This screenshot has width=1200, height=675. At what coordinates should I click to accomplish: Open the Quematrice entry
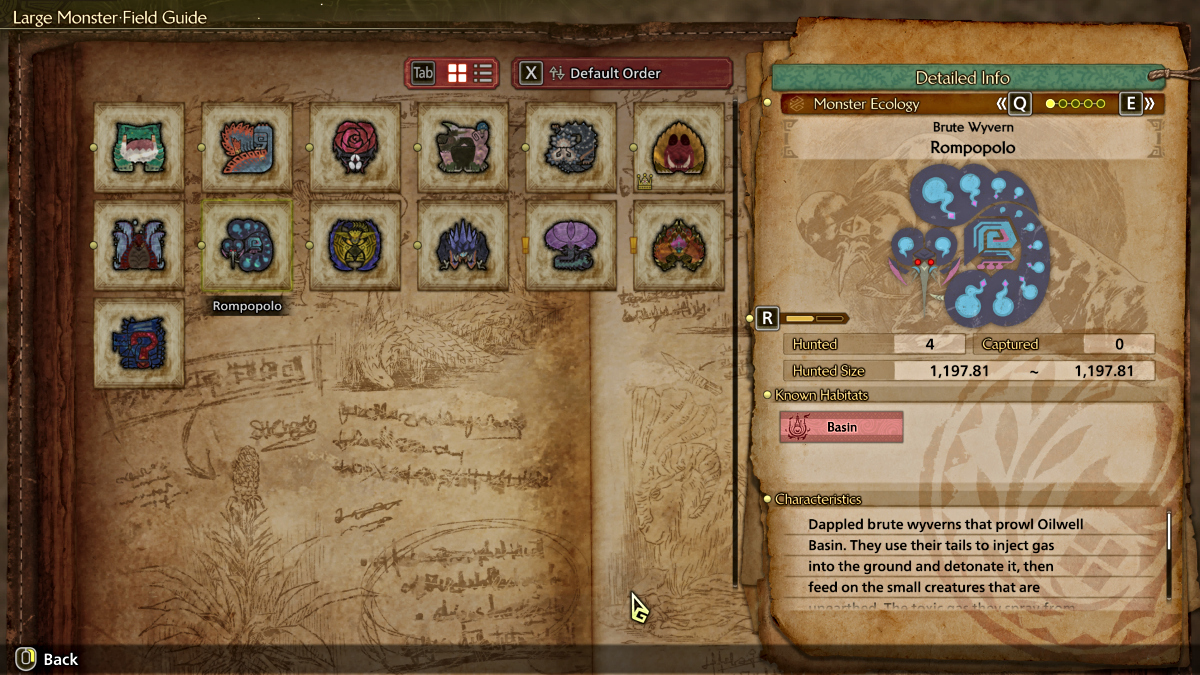pos(247,147)
